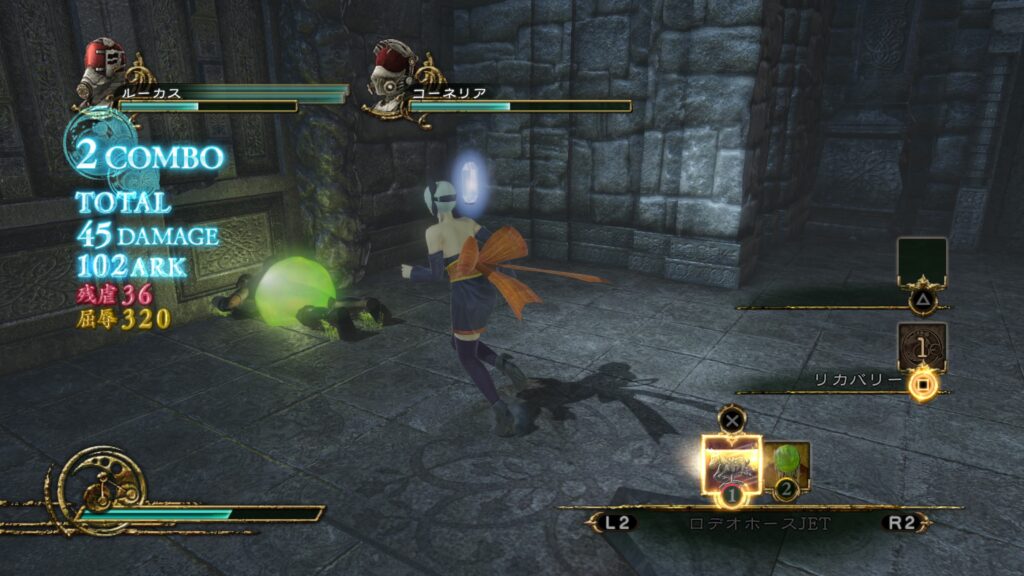Choose the green orb trap card
The height and width of the screenshot is (576, 1024).
(788, 464)
